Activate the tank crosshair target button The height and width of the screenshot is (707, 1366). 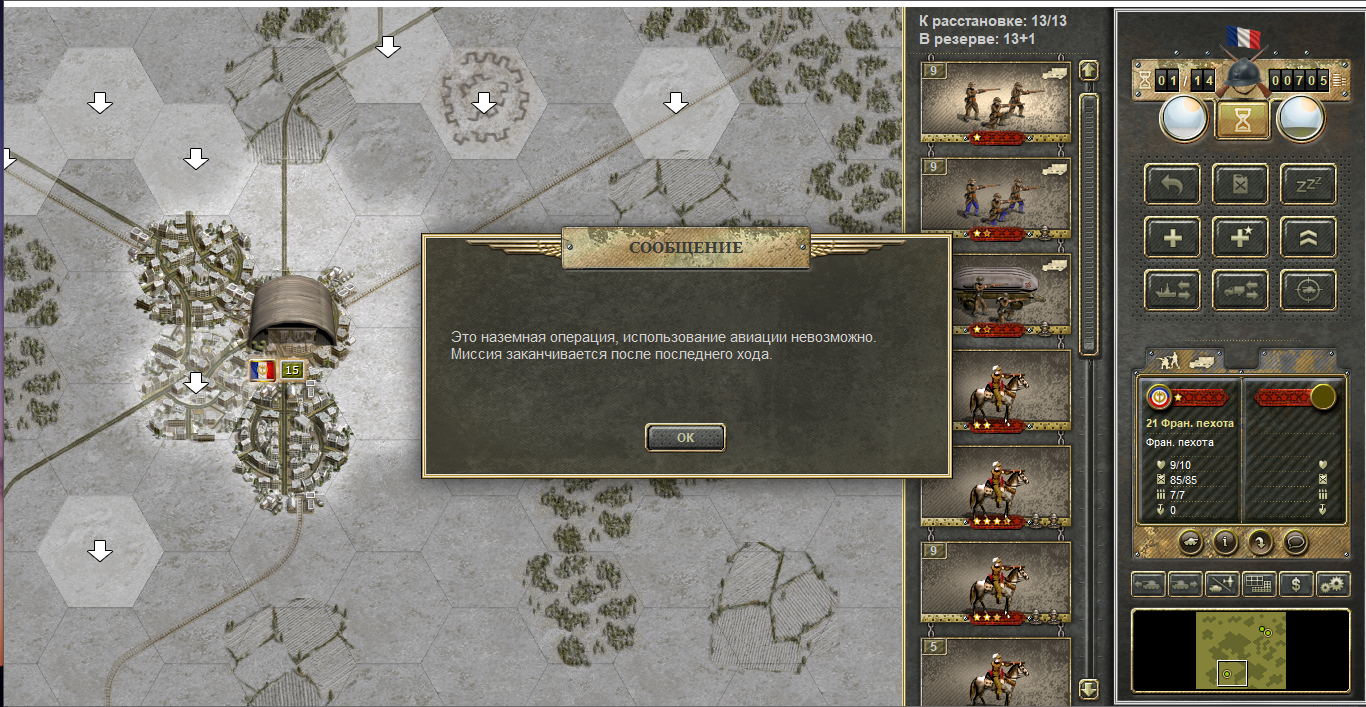coord(1308,290)
